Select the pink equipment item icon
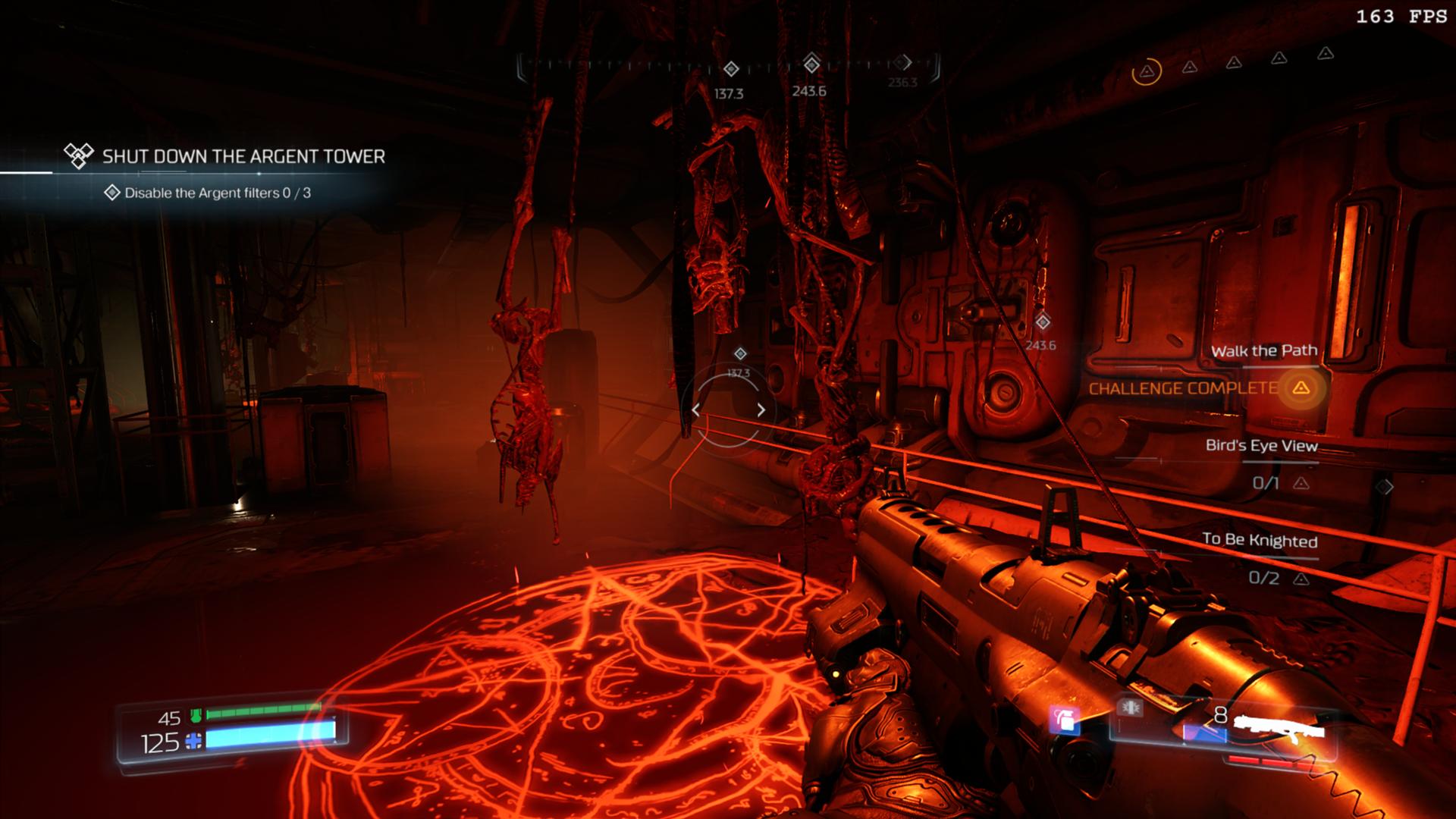The image size is (1456, 819). 1064,719
